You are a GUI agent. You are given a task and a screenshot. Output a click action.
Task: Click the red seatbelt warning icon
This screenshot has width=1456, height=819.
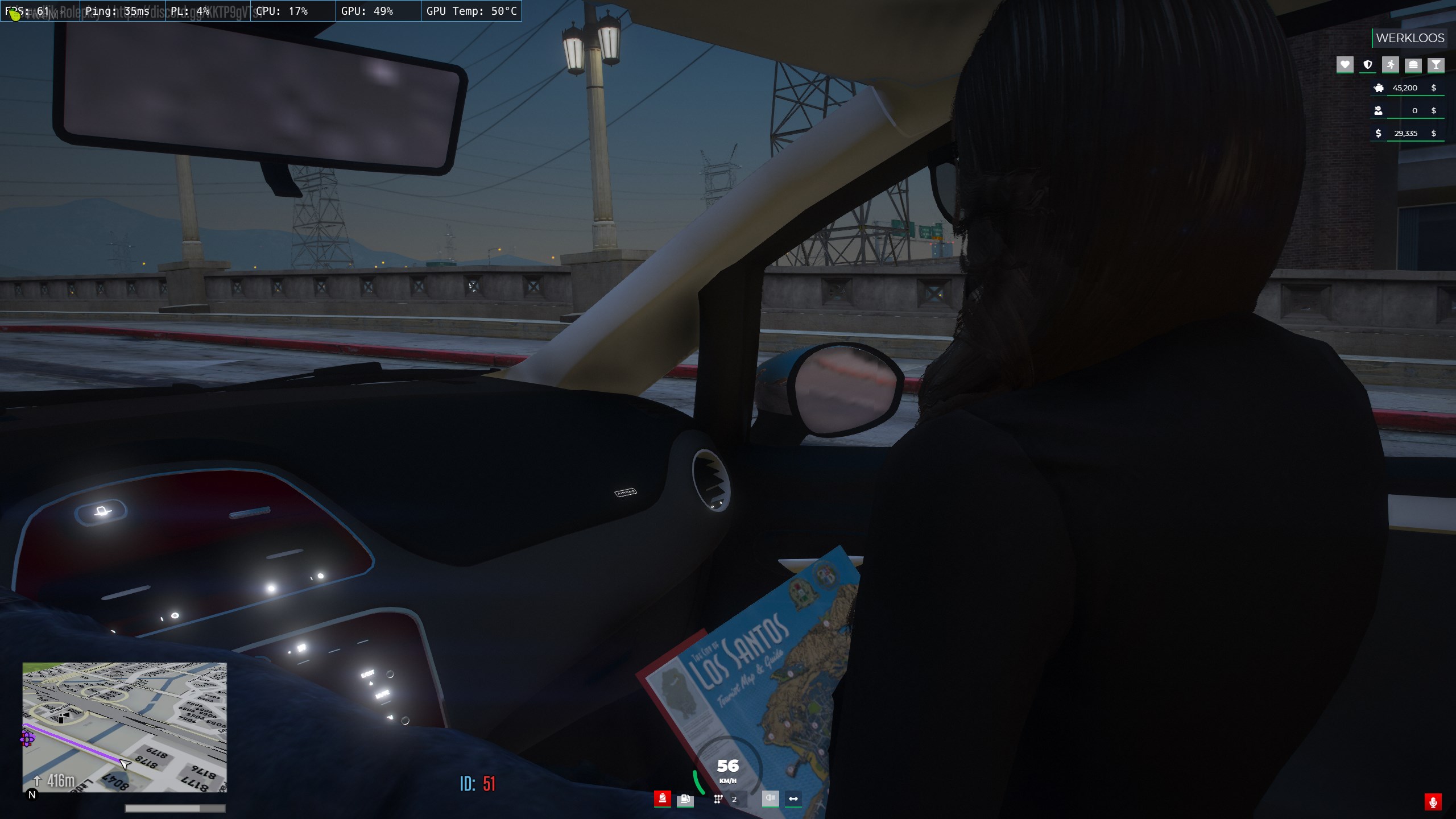pyautogui.click(x=662, y=799)
